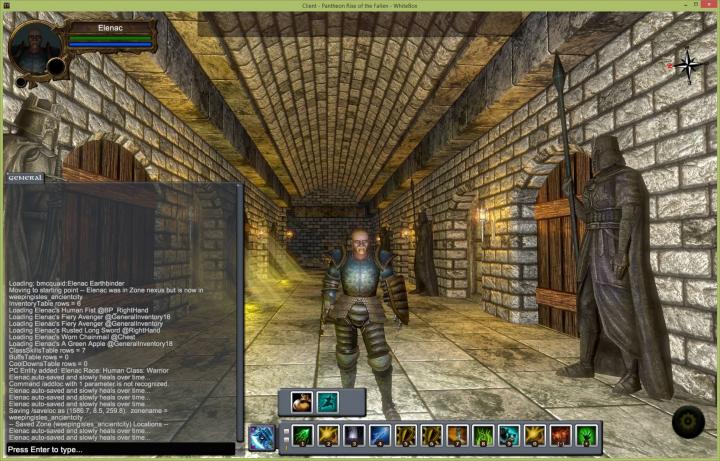Image resolution: width=720 pixels, height=461 pixels.
Task: Use the blue streak ability in slot 4
Action: pos(380,436)
